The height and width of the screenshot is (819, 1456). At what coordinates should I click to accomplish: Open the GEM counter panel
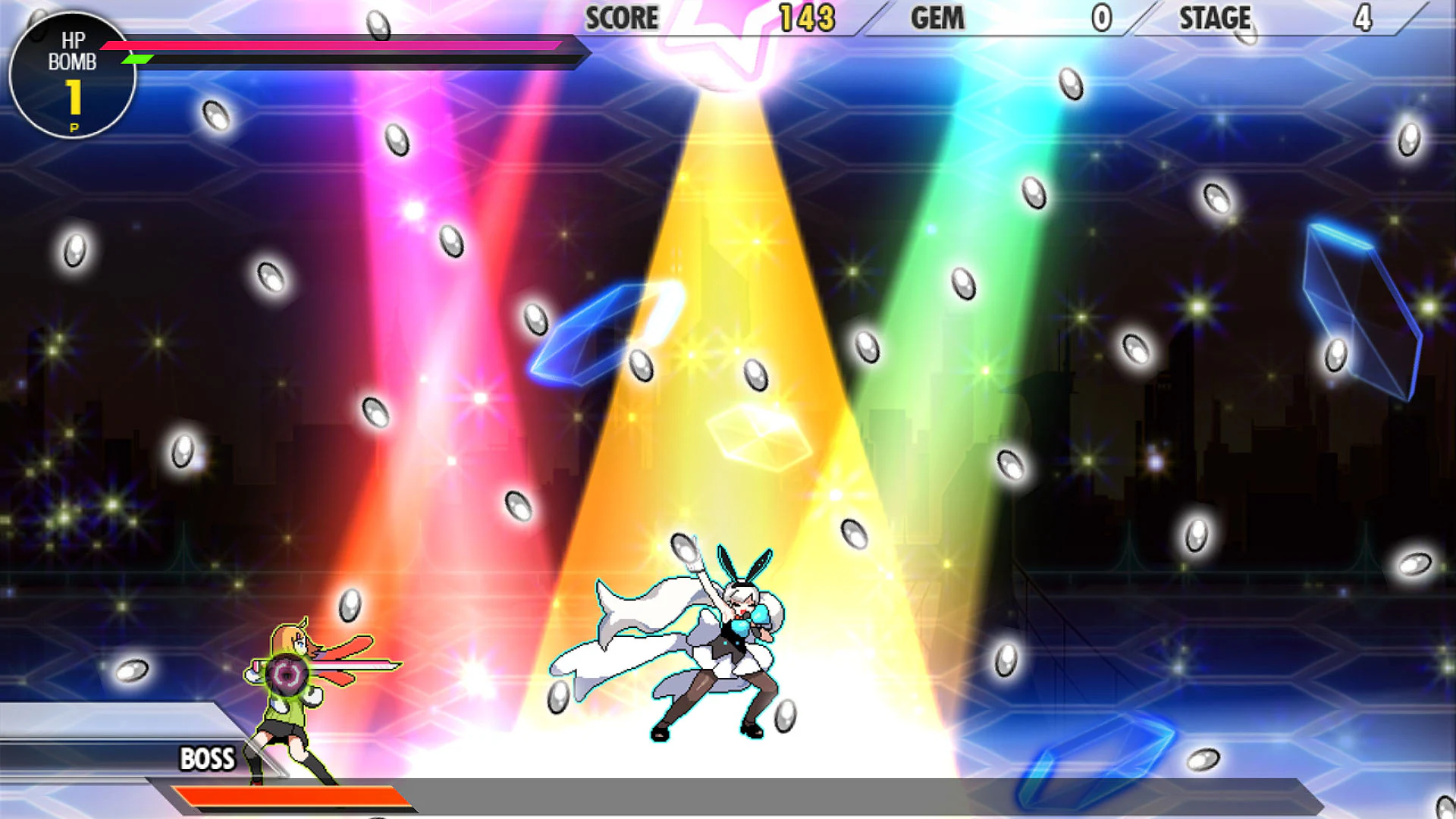(x=938, y=19)
